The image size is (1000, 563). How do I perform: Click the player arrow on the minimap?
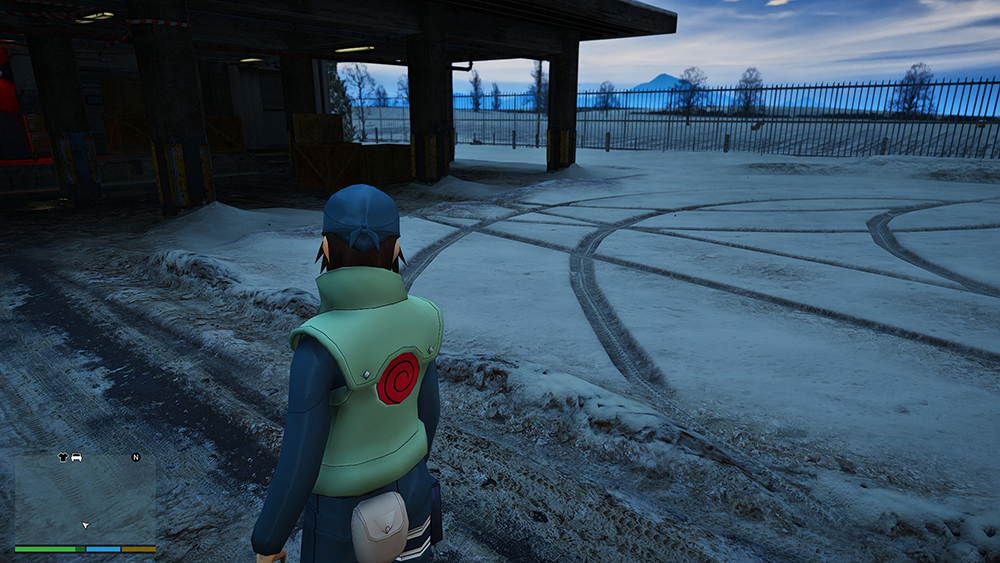pyautogui.click(x=85, y=524)
